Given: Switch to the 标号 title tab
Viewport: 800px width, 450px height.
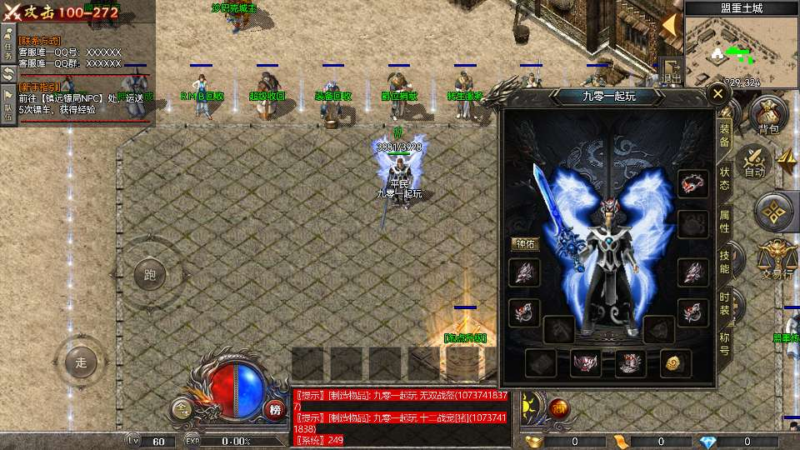Looking at the screenshot, I should point(725,343).
